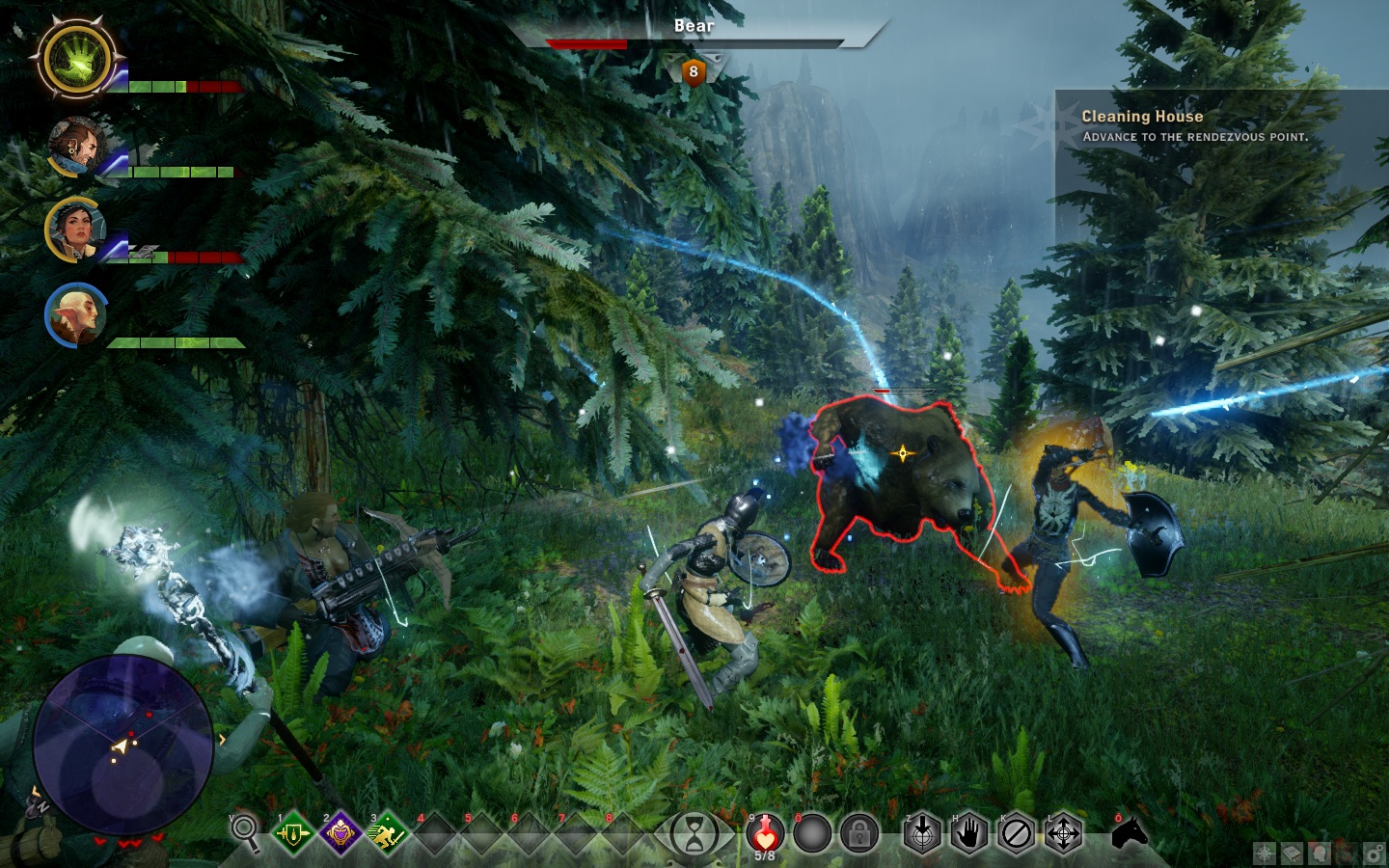This screenshot has height=868, width=1389.
Task: Select Cassandra's party portrait
Action: click(x=72, y=229)
